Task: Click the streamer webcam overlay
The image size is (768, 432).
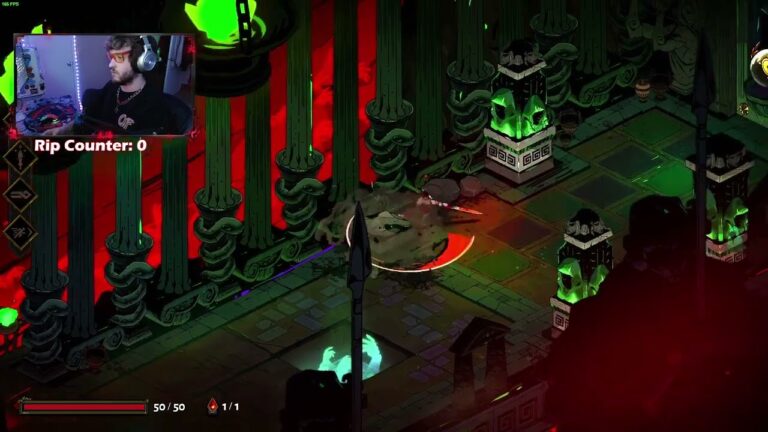Action: (x=104, y=85)
